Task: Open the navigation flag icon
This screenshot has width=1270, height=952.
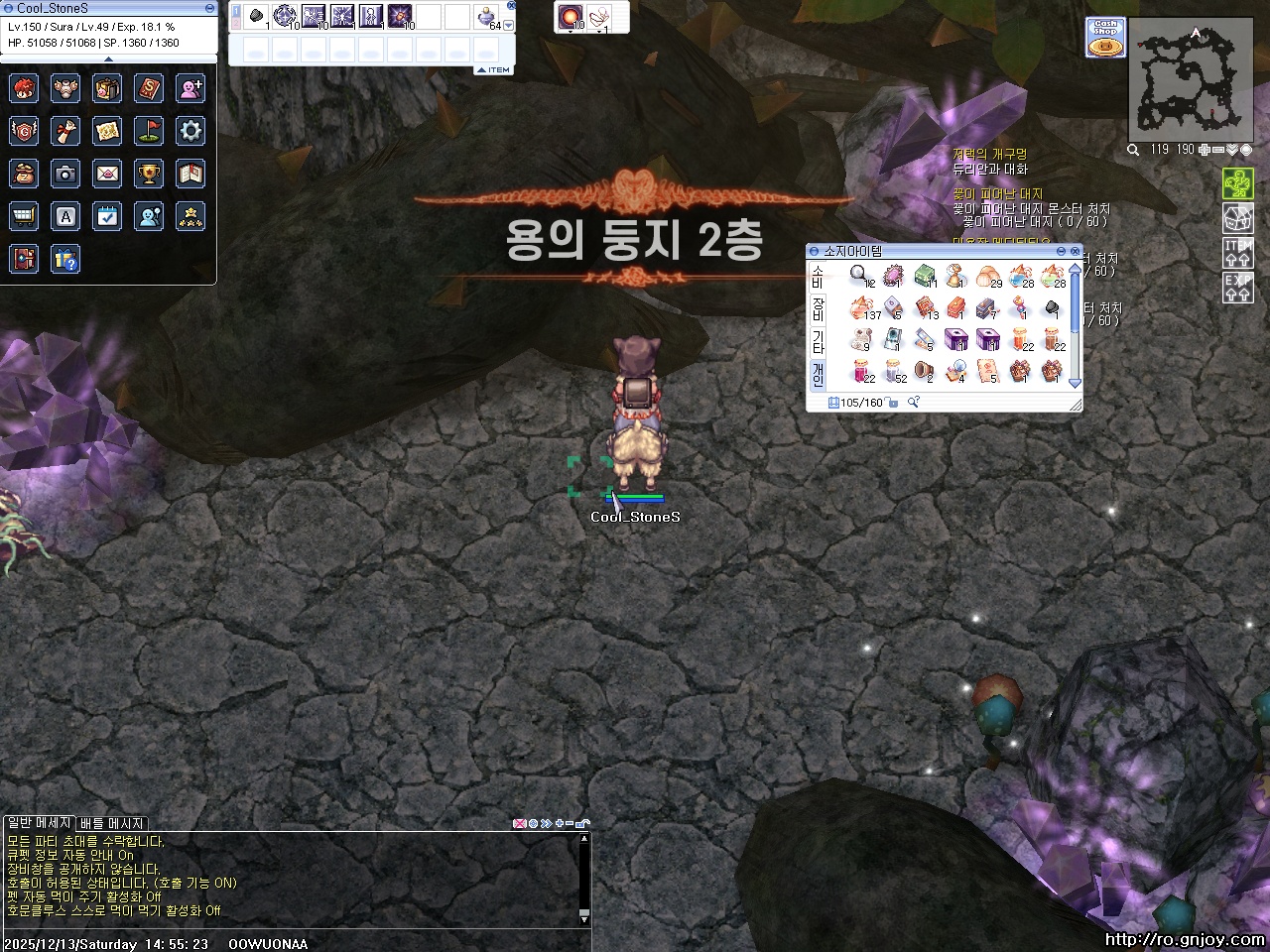Action: coord(149,130)
